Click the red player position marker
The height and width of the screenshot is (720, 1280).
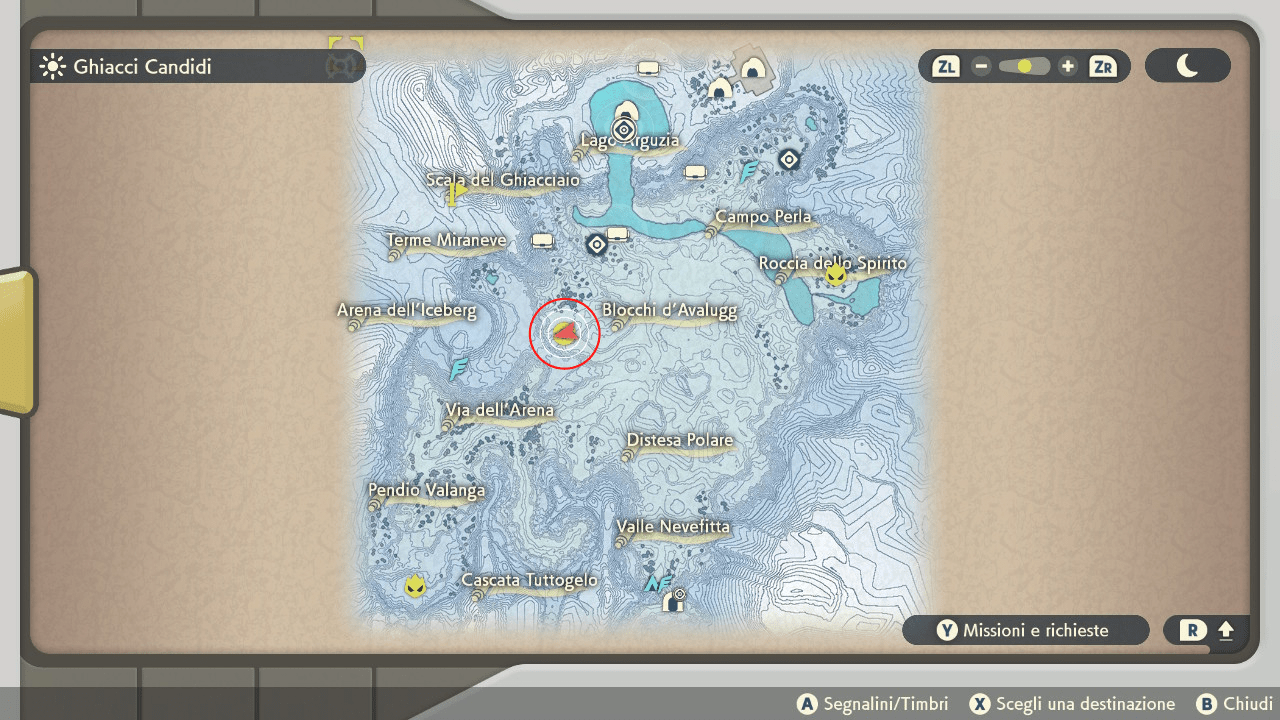564,333
